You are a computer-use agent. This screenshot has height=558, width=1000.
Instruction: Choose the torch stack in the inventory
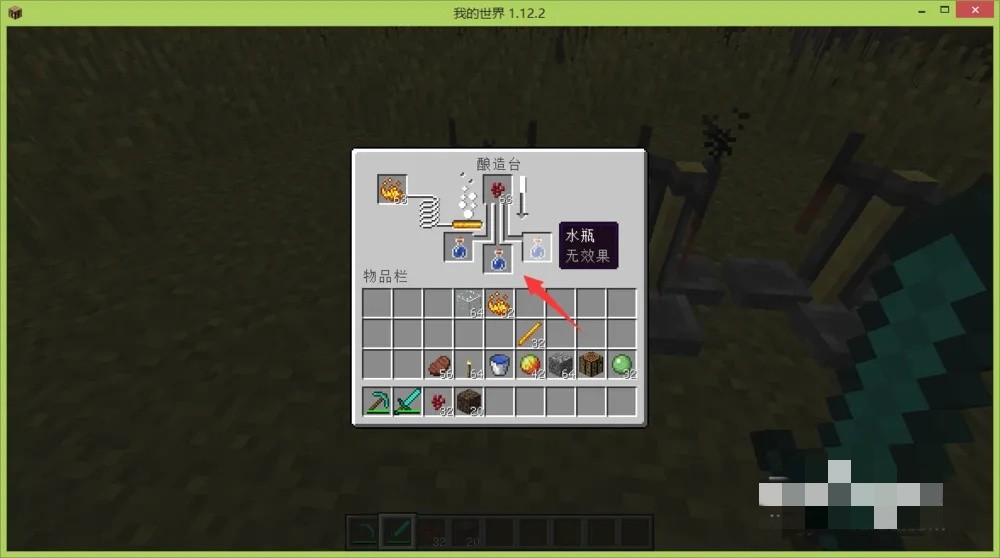[x=468, y=364]
